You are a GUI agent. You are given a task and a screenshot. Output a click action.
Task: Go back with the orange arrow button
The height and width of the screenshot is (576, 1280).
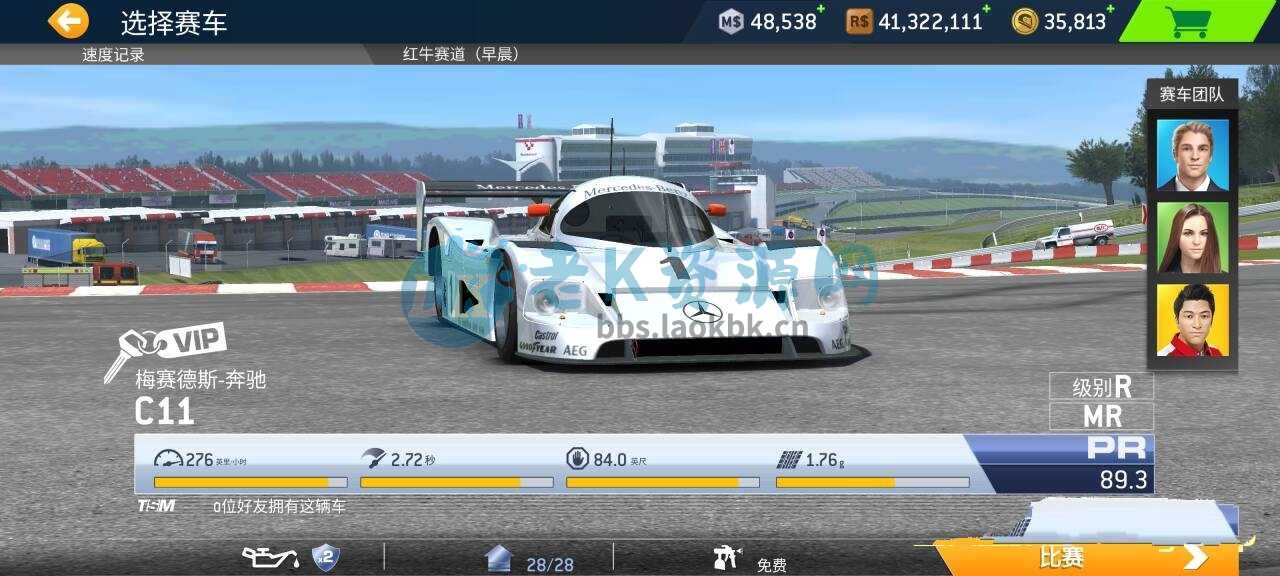pos(68,21)
